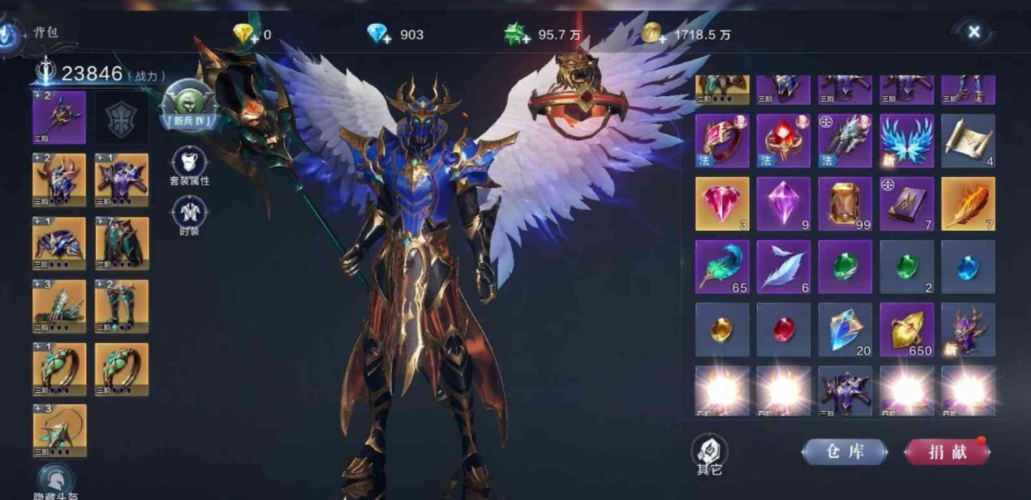Select the equipped horned helmet slot
Image resolution: width=1031 pixels, height=500 pixels.
point(59,179)
